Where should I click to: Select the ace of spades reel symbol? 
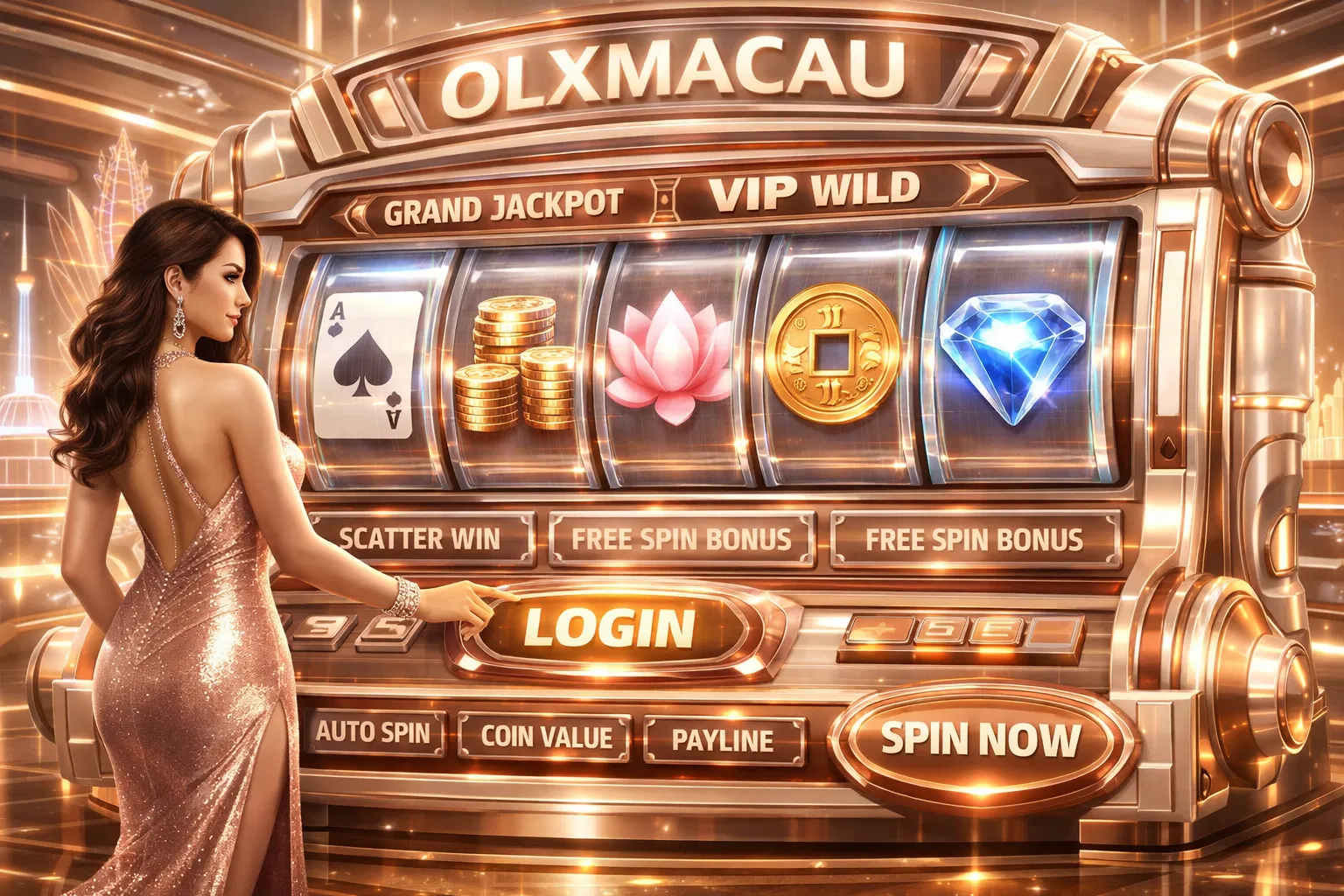coord(369,364)
